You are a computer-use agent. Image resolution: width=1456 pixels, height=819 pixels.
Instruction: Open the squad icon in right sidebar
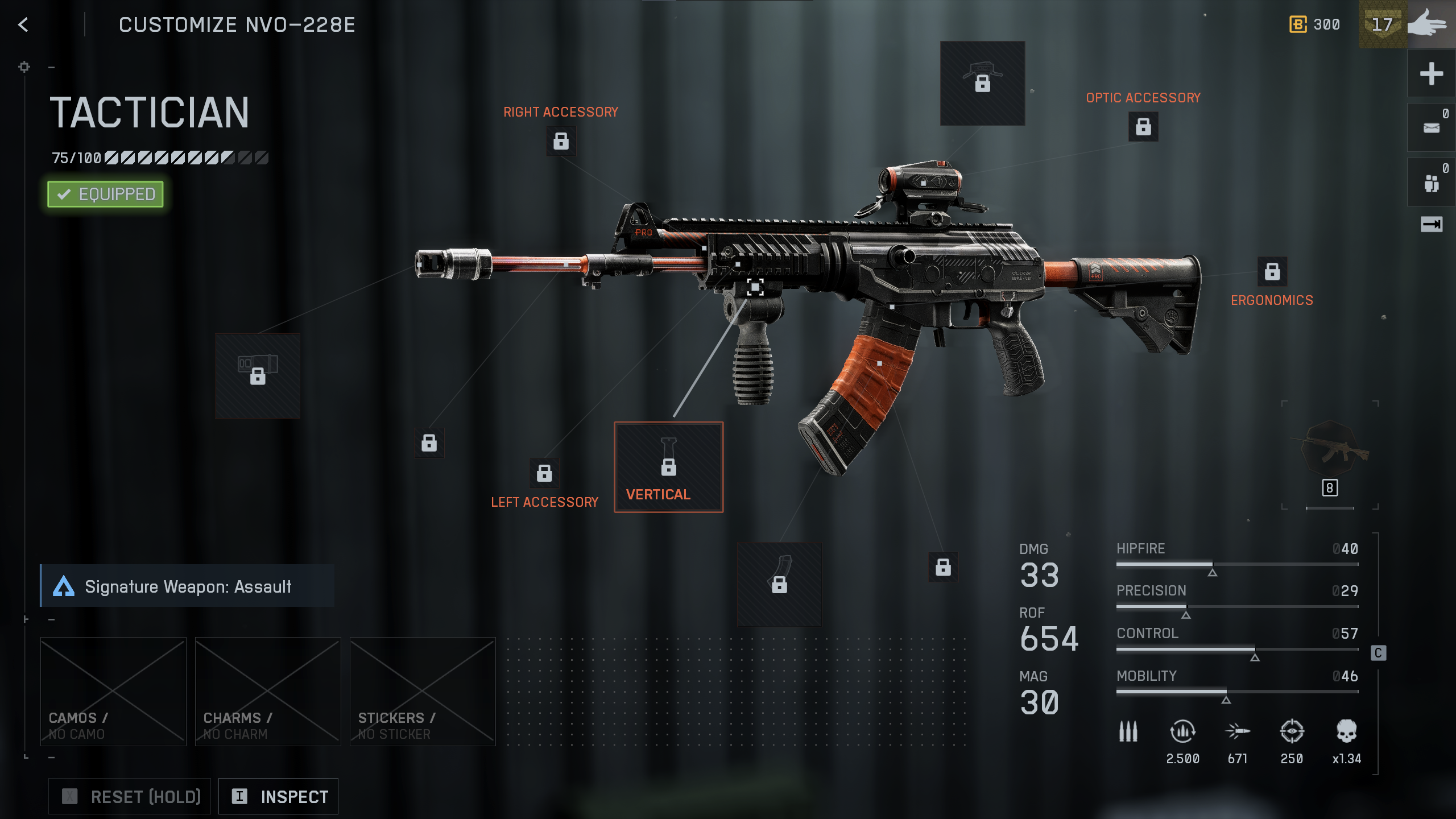coord(1431,183)
